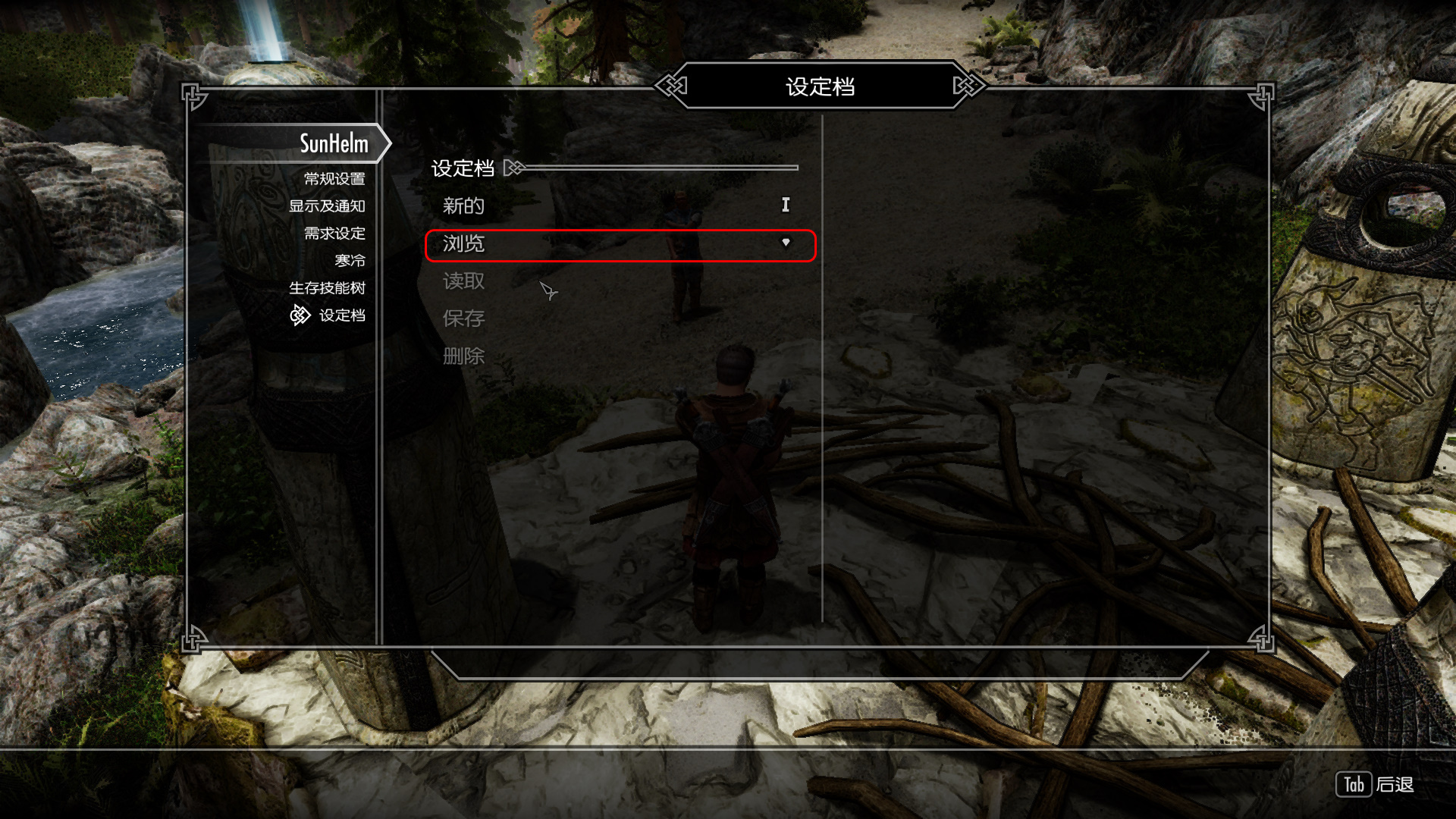Select the SunHelm mod entry
The image size is (1456, 819).
pyautogui.click(x=334, y=143)
